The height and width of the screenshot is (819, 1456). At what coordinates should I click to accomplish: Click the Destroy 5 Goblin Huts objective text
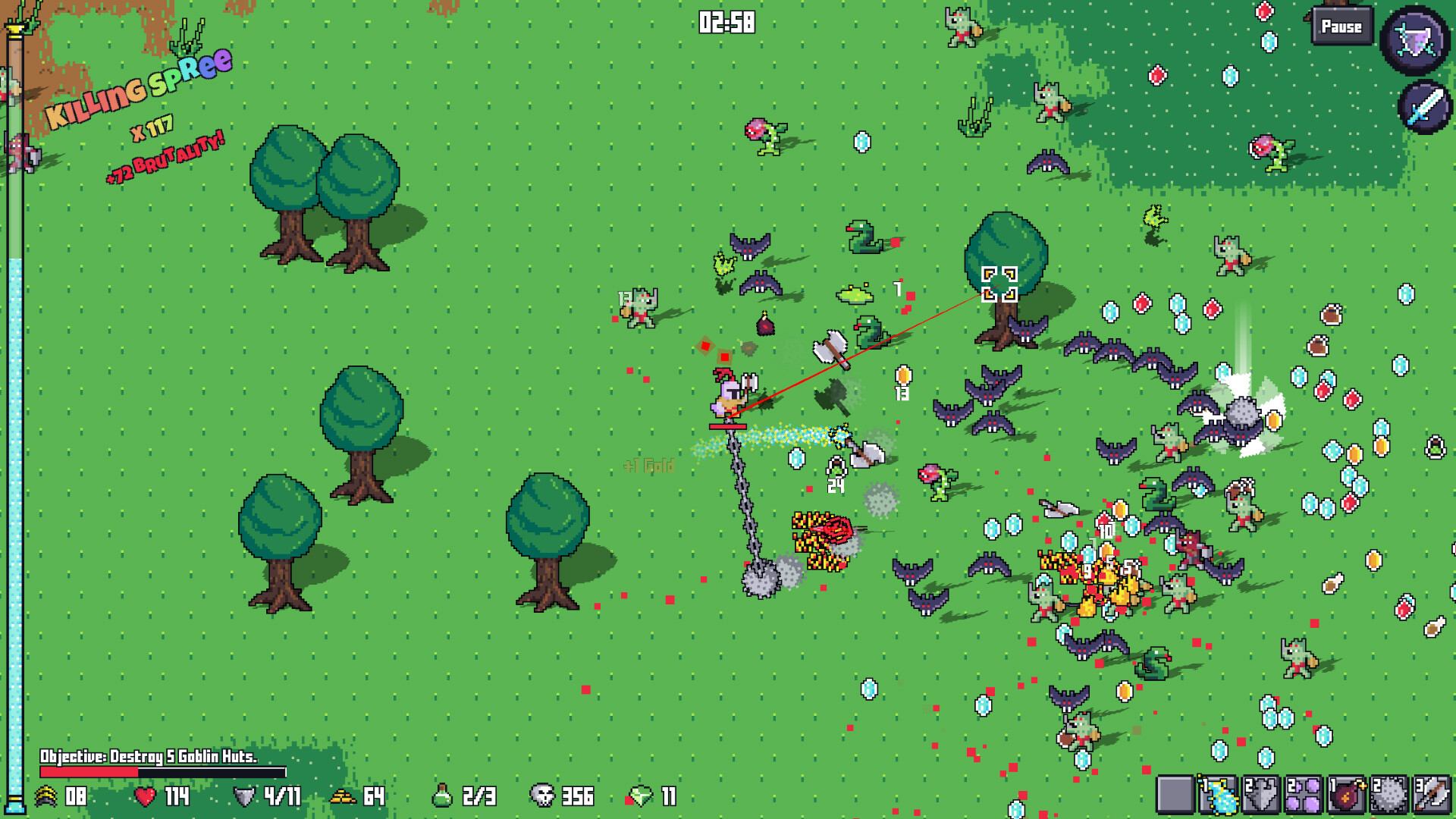pos(149,755)
